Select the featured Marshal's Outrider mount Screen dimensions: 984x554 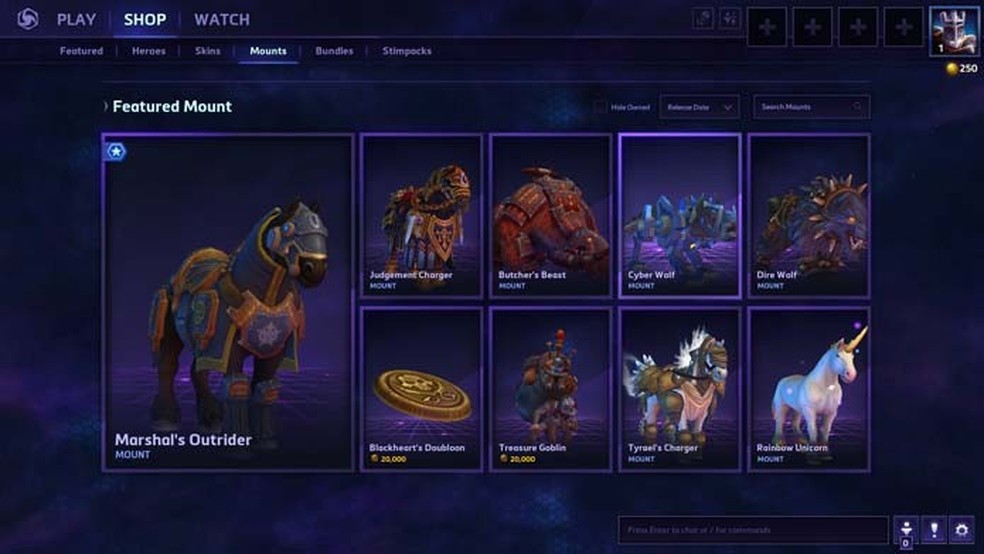point(228,302)
